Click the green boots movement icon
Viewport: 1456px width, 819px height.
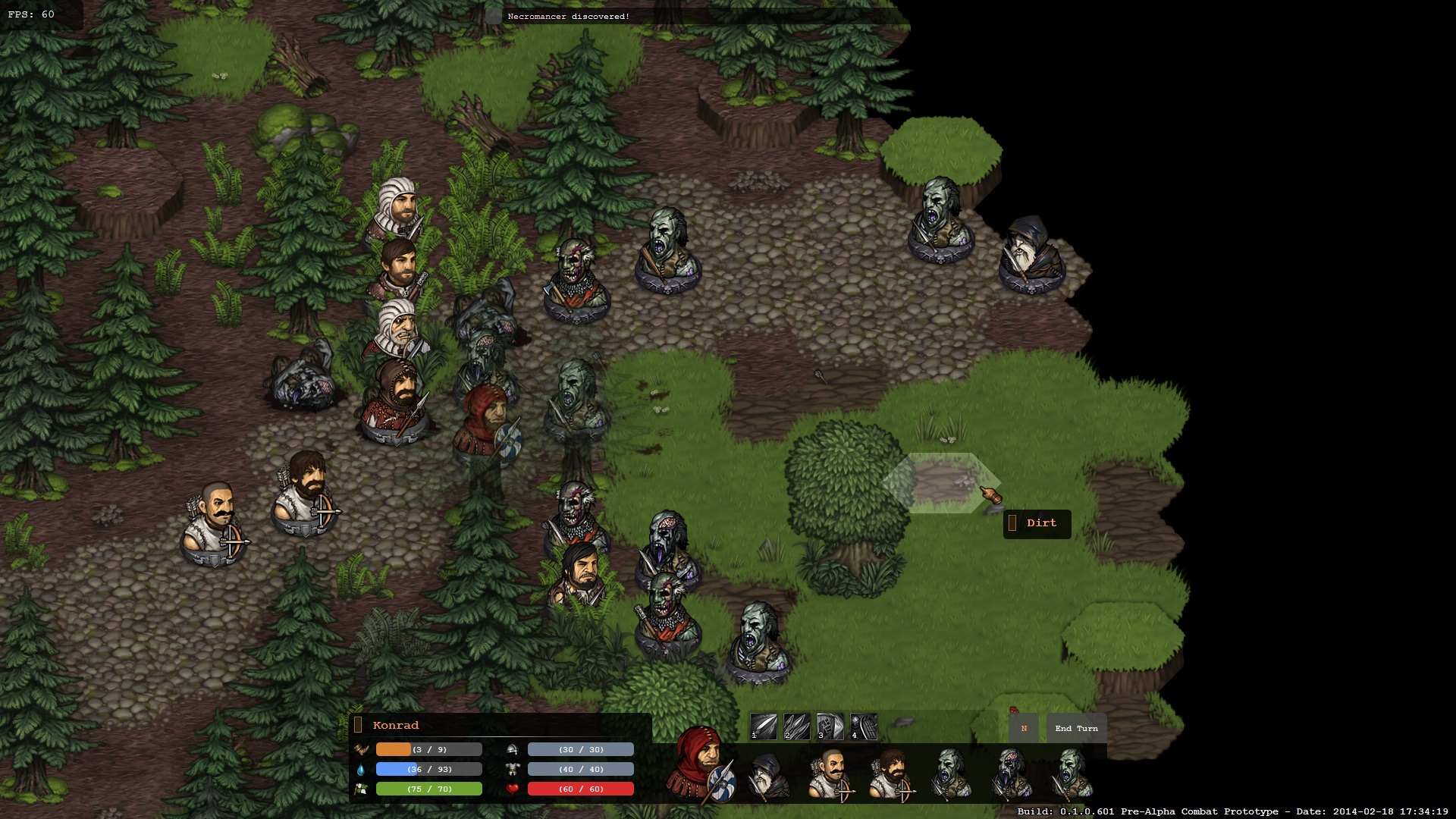pos(362,789)
